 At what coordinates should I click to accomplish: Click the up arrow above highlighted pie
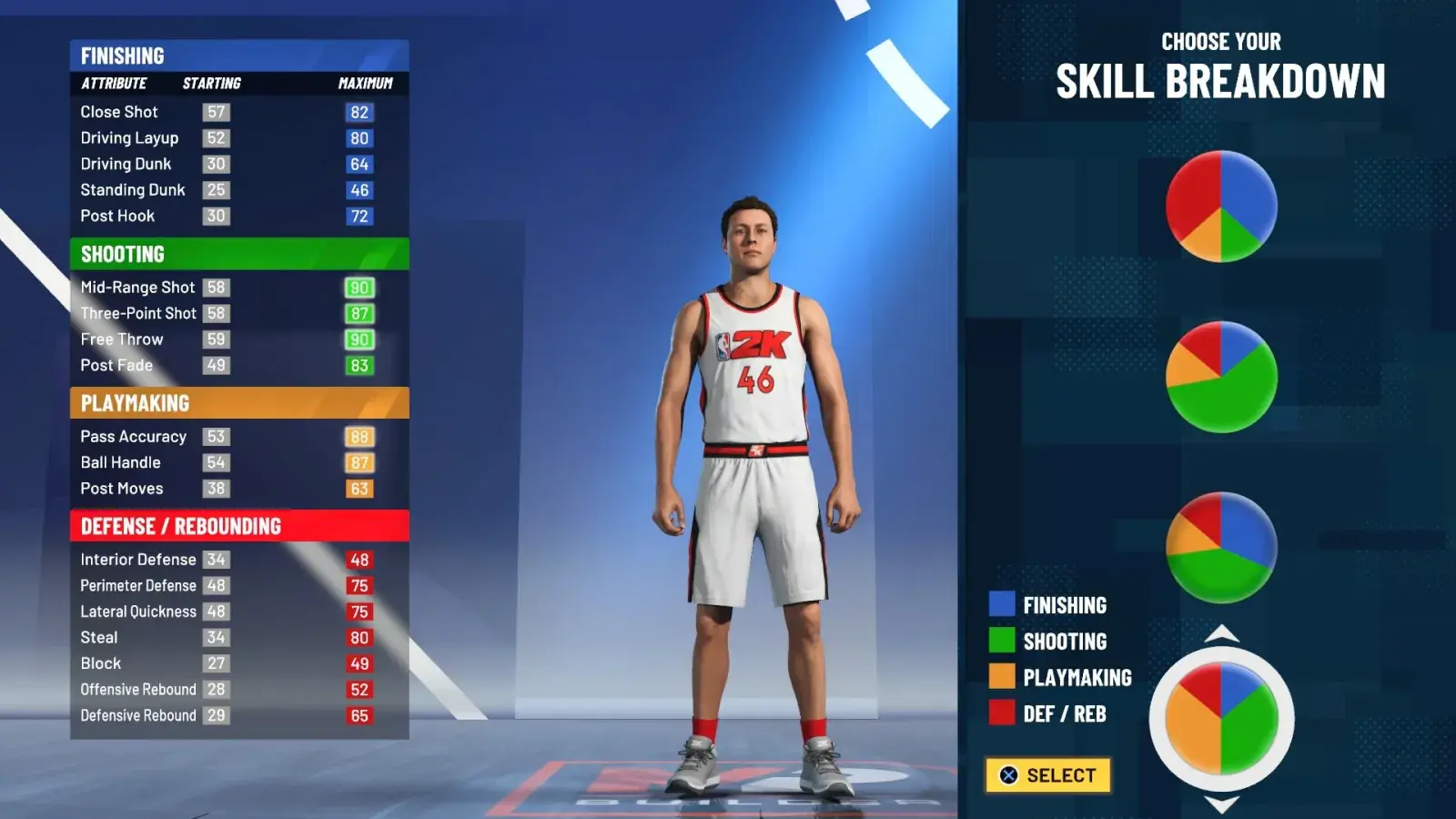click(x=1221, y=633)
